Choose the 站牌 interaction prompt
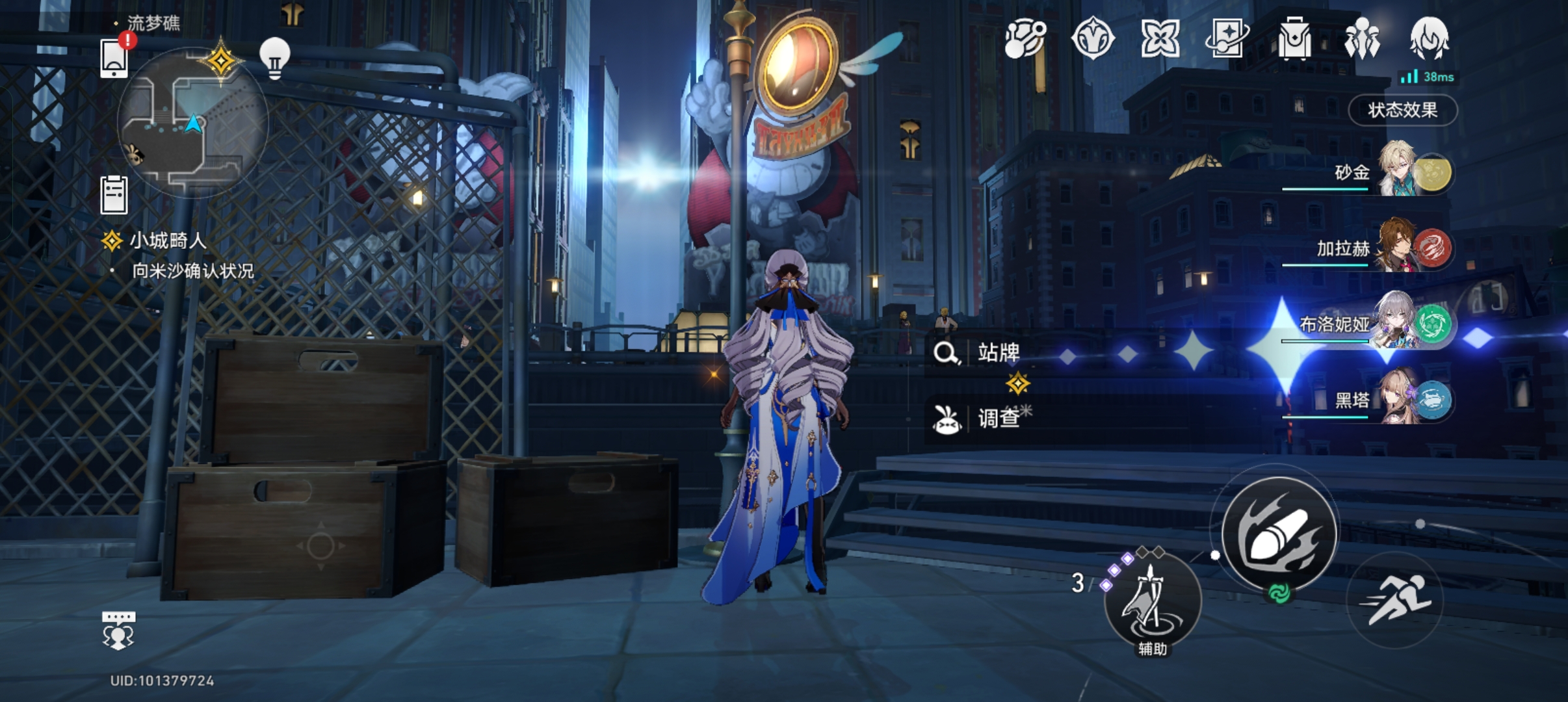The image size is (1568, 702). [999, 353]
